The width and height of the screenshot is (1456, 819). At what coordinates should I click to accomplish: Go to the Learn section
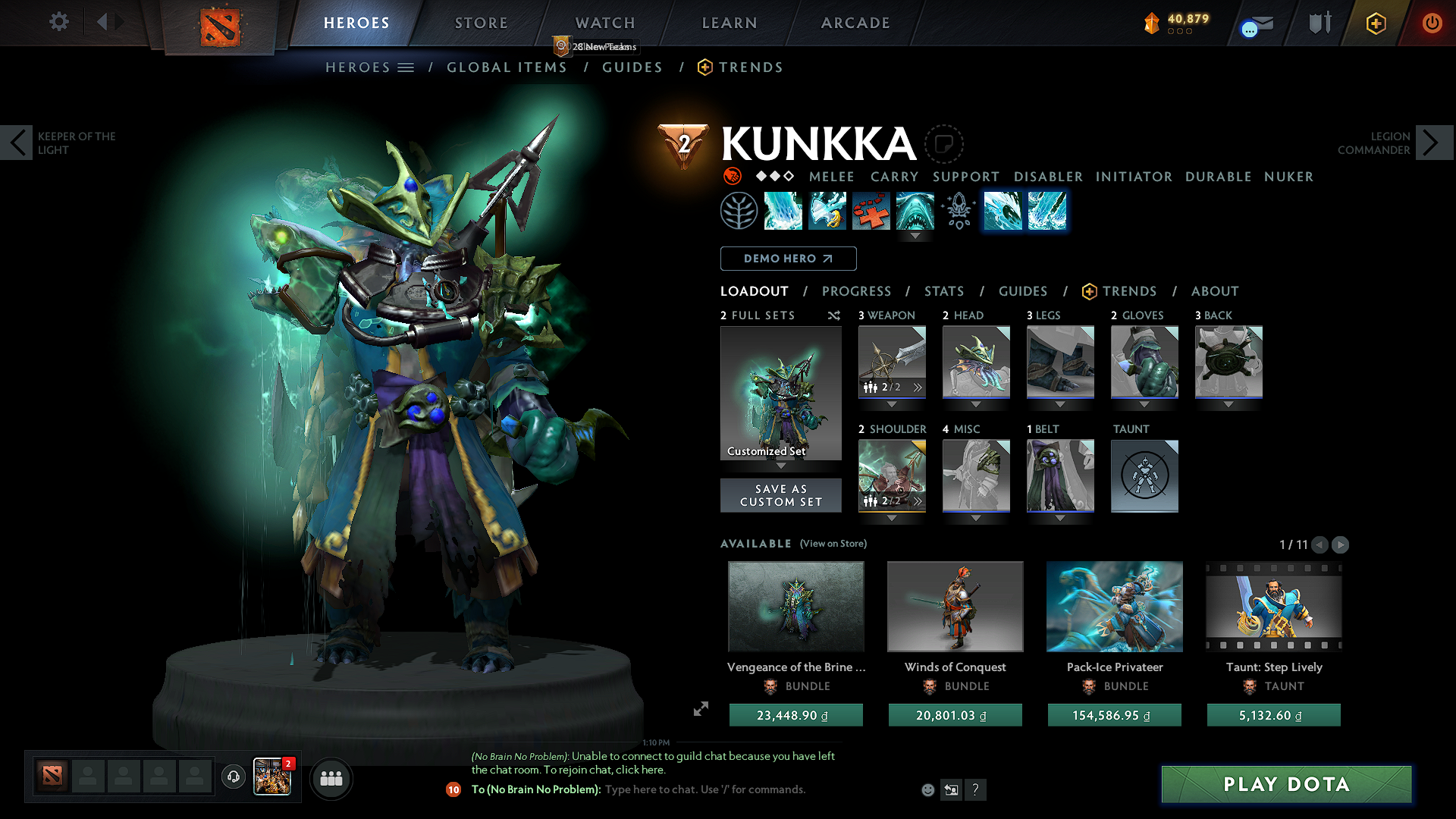pyautogui.click(x=730, y=23)
